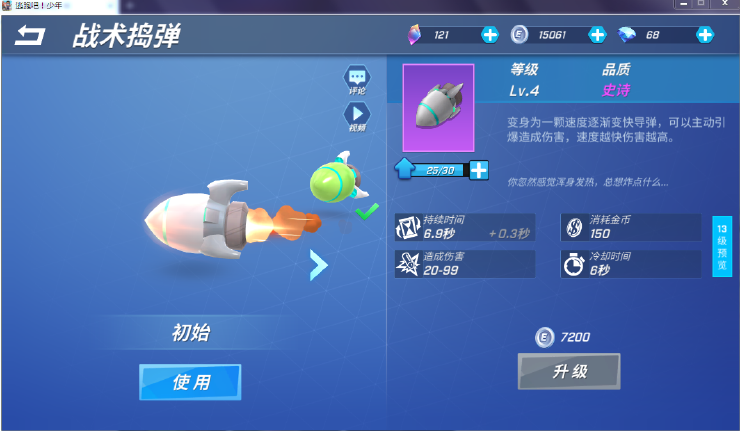Play the 视频 preview video
Viewport: 740px width, 431px height.
tap(357, 117)
